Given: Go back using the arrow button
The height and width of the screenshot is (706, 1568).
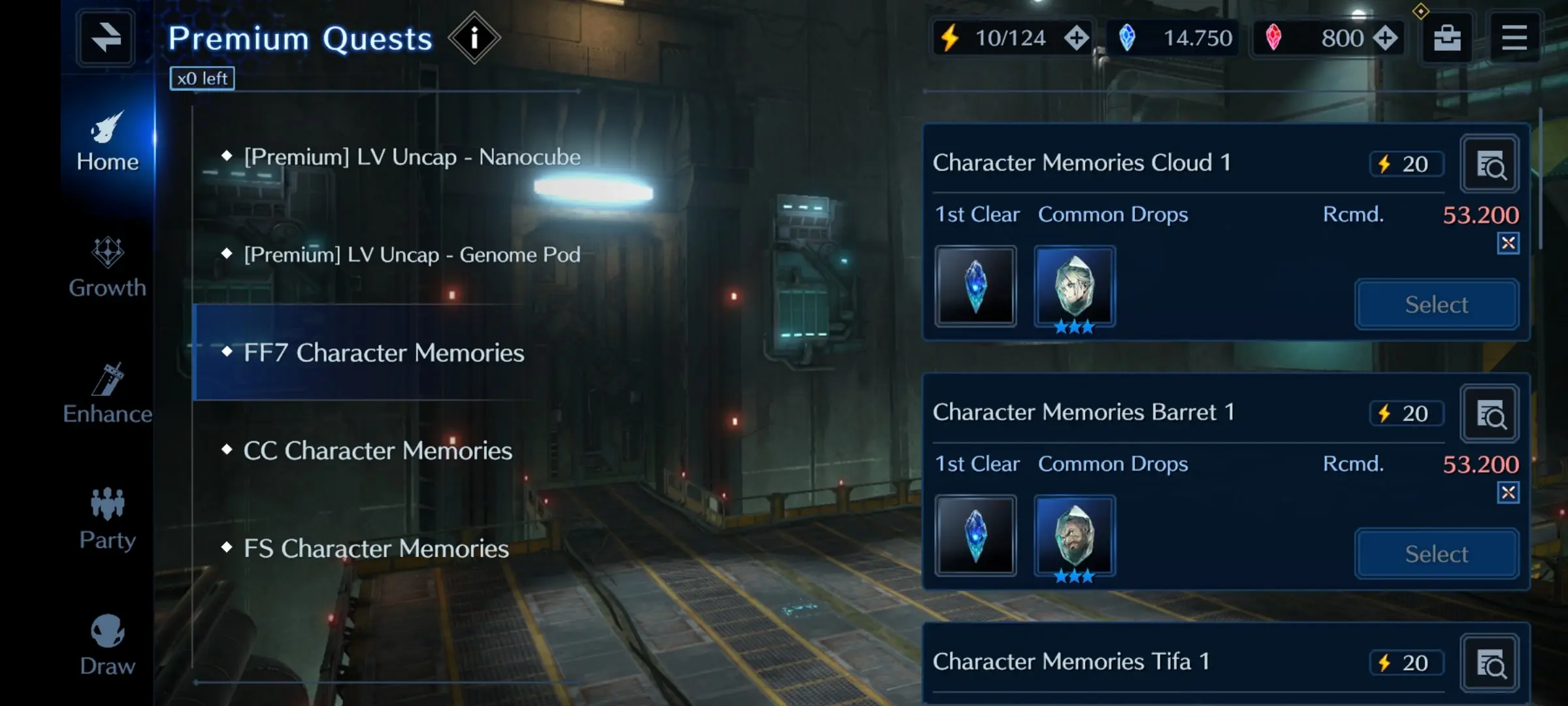Looking at the screenshot, I should click(106, 38).
